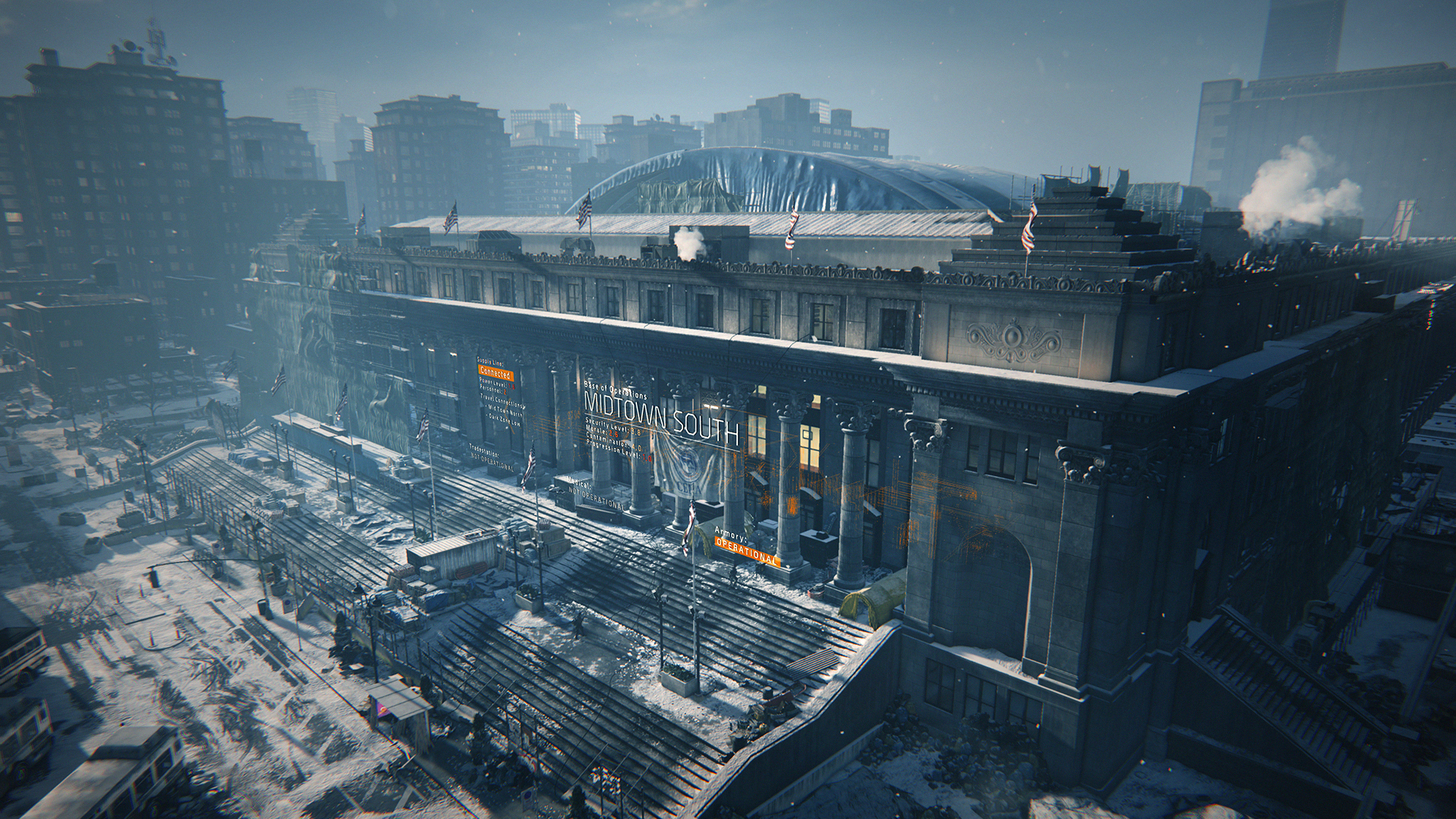Image resolution: width=1456 pixels, height=819 pixels.
Task: Expand the Personnel count entry
Action: [493, 391]
